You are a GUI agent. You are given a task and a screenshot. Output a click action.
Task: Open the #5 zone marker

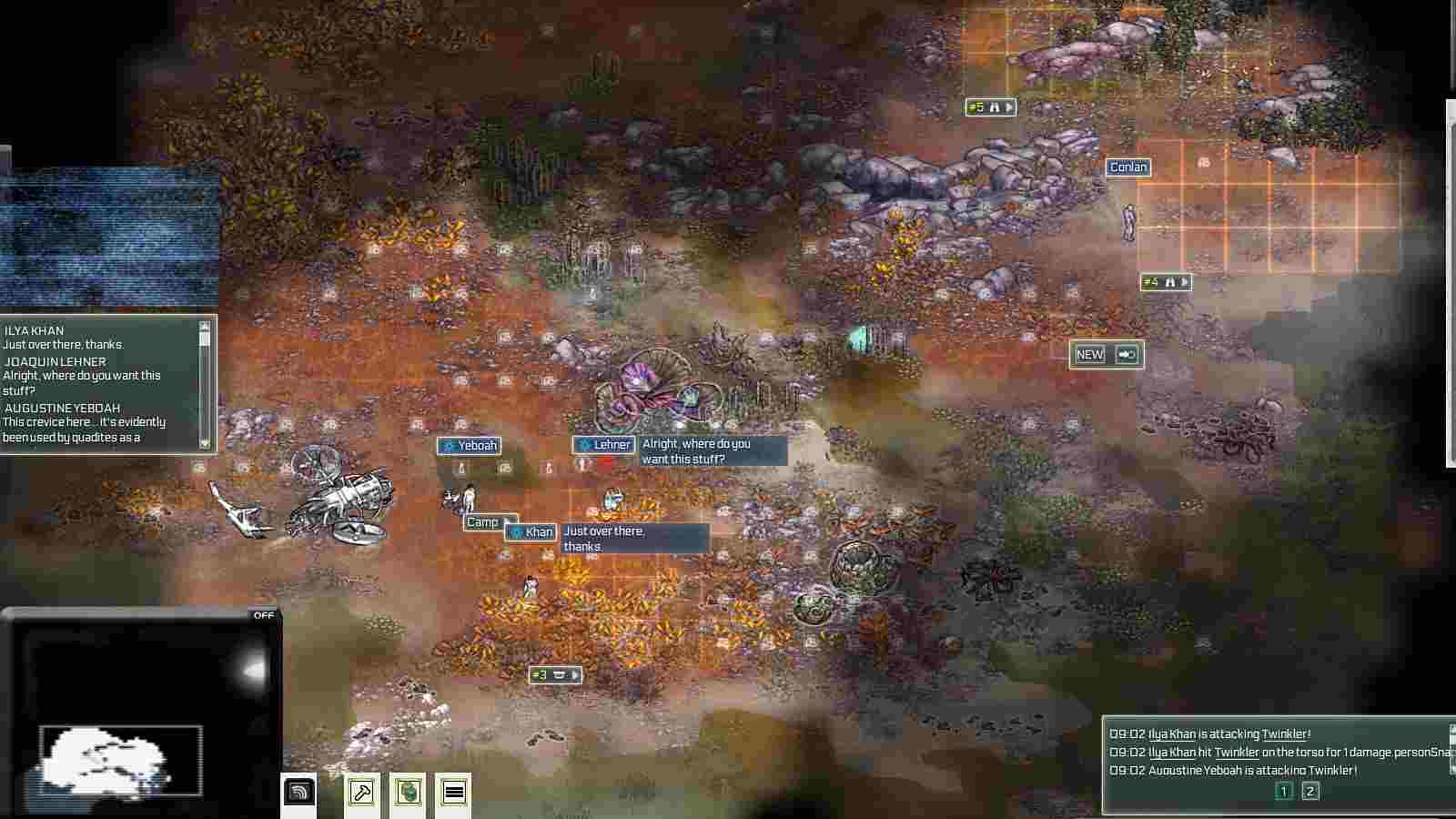pos(990,107)
